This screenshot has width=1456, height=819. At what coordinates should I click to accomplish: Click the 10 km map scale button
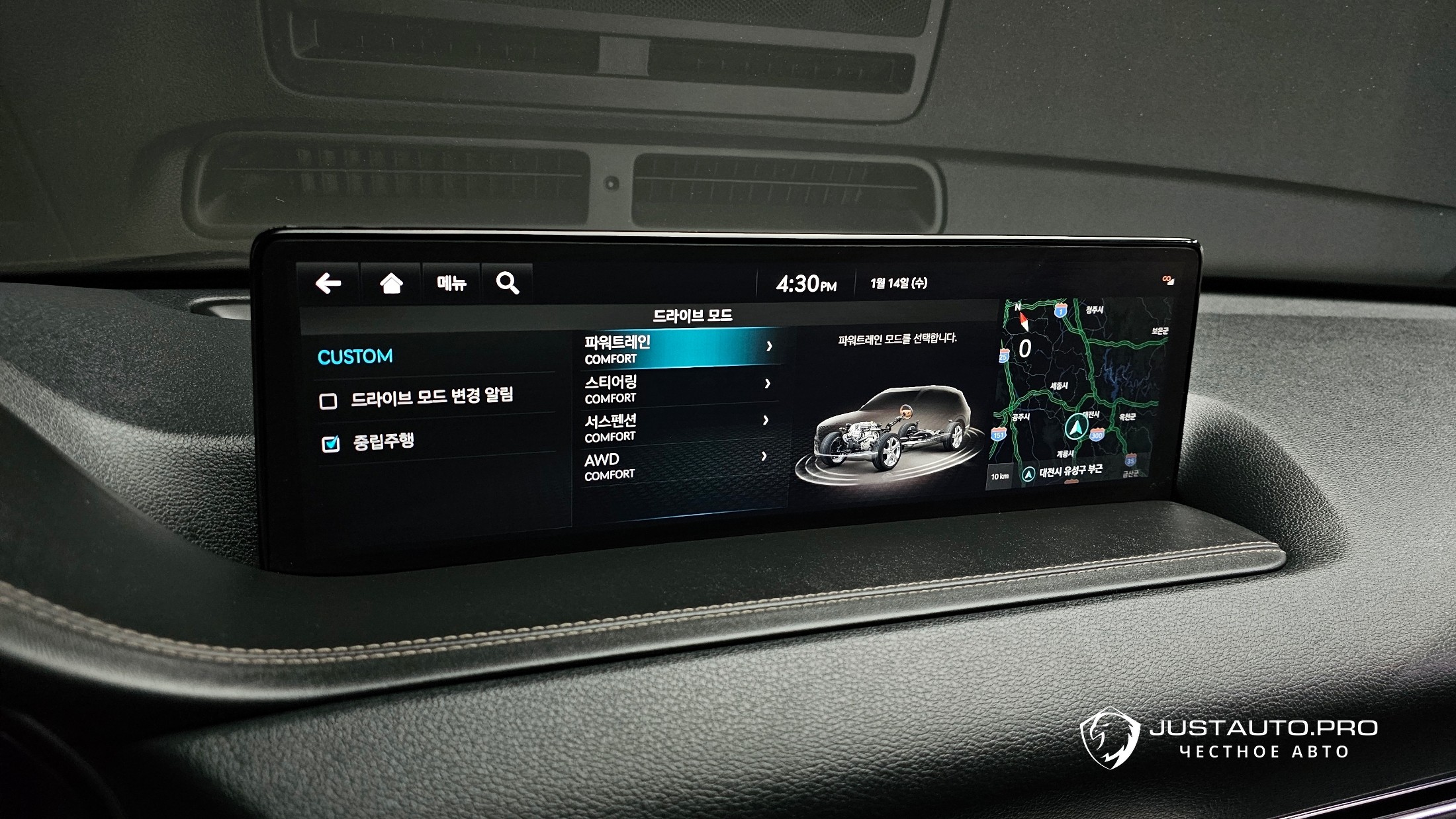pyautogui.click(x=1000, y=476)
